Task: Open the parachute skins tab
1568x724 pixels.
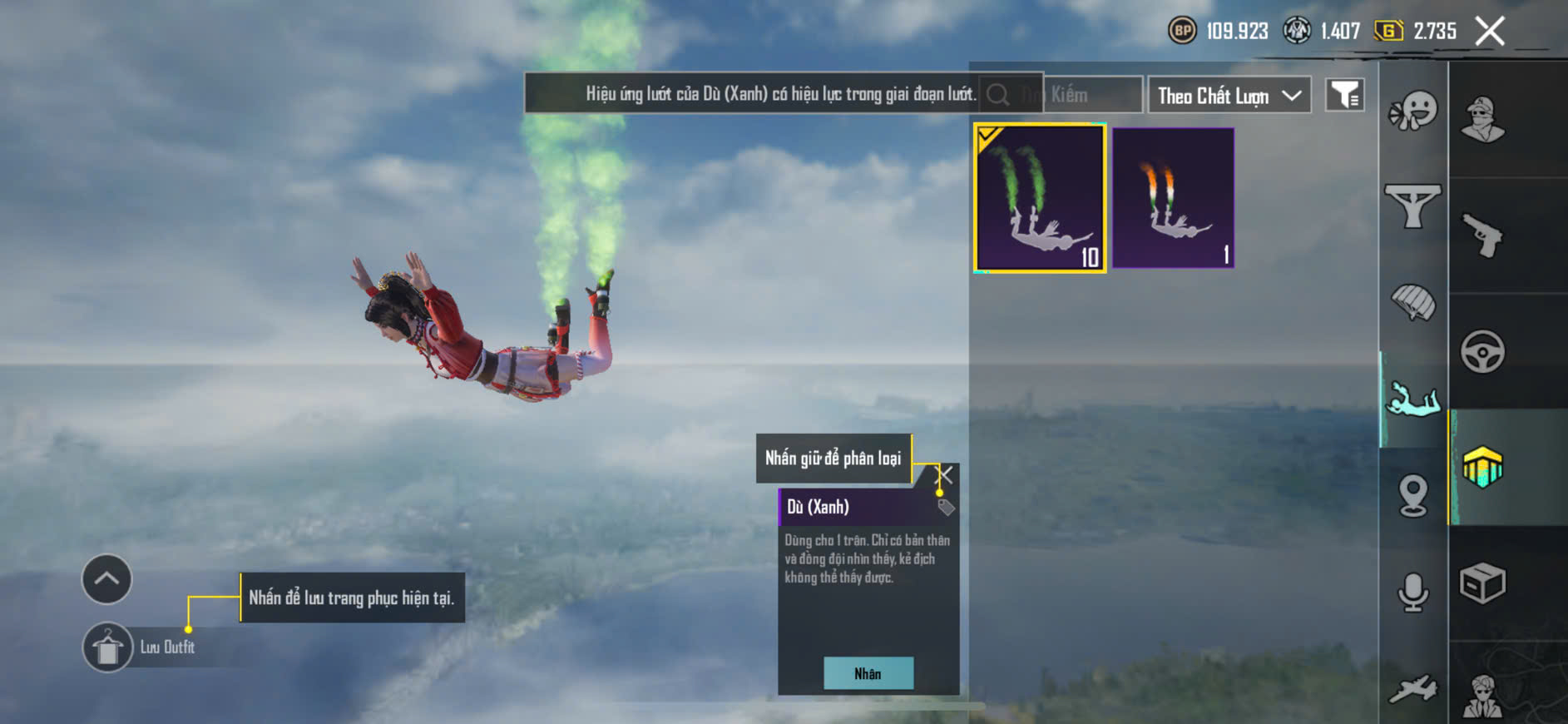Action: [x=1412, y=303]
